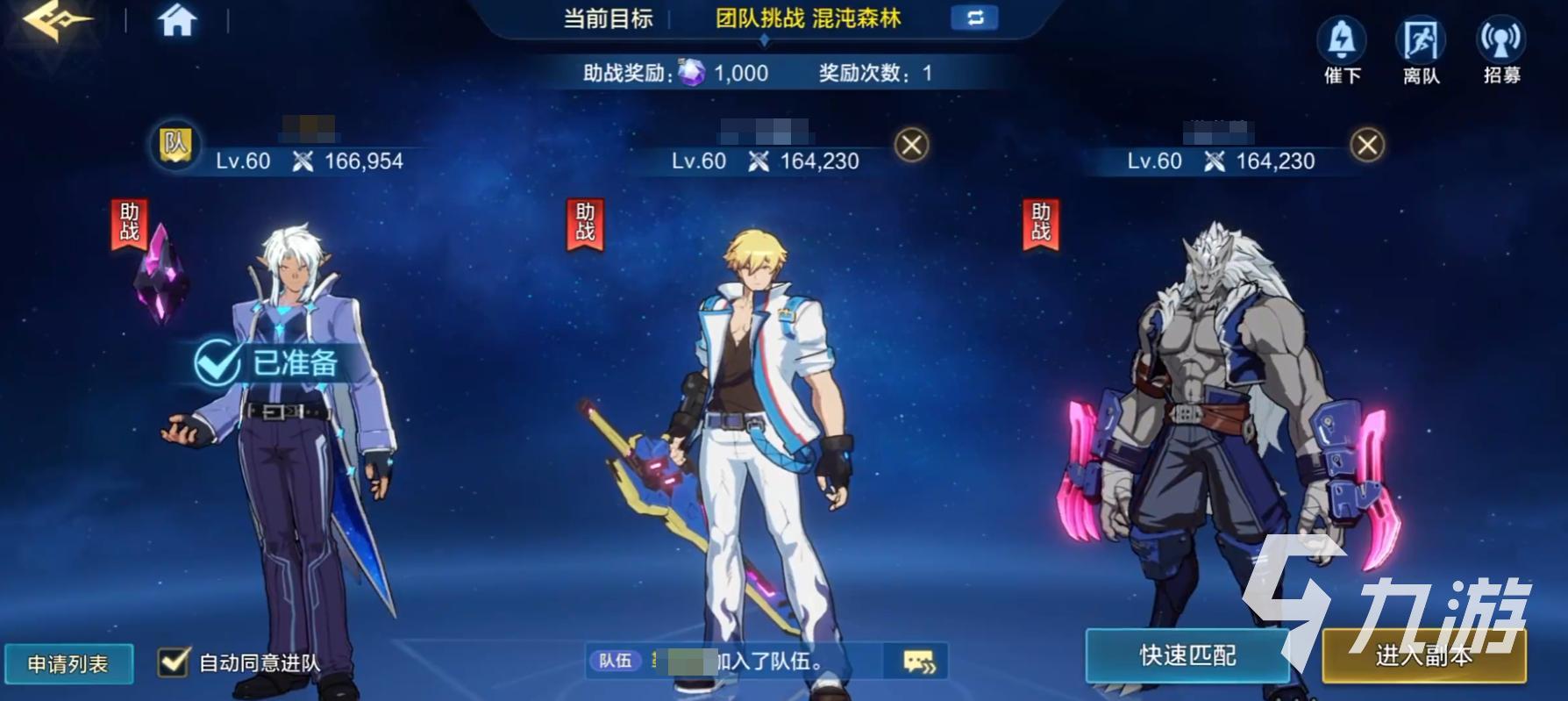
Task: Click the purple gem icon next to 1,000
Action: point(692,74)
